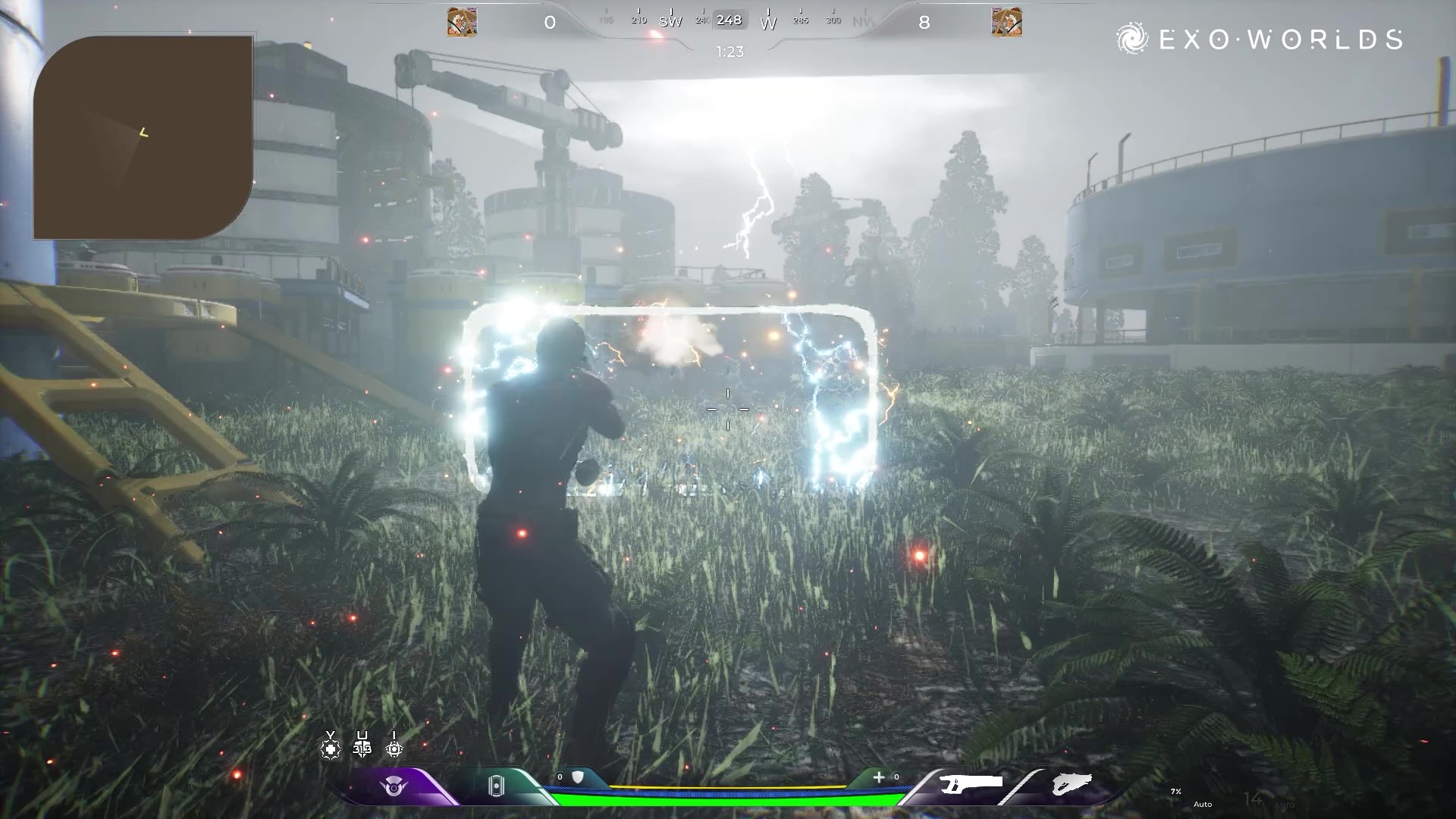The width and height of the screenshot is (1456, 819).
Task: Activate the purple winged emblem ability
Action: [394, 786]
